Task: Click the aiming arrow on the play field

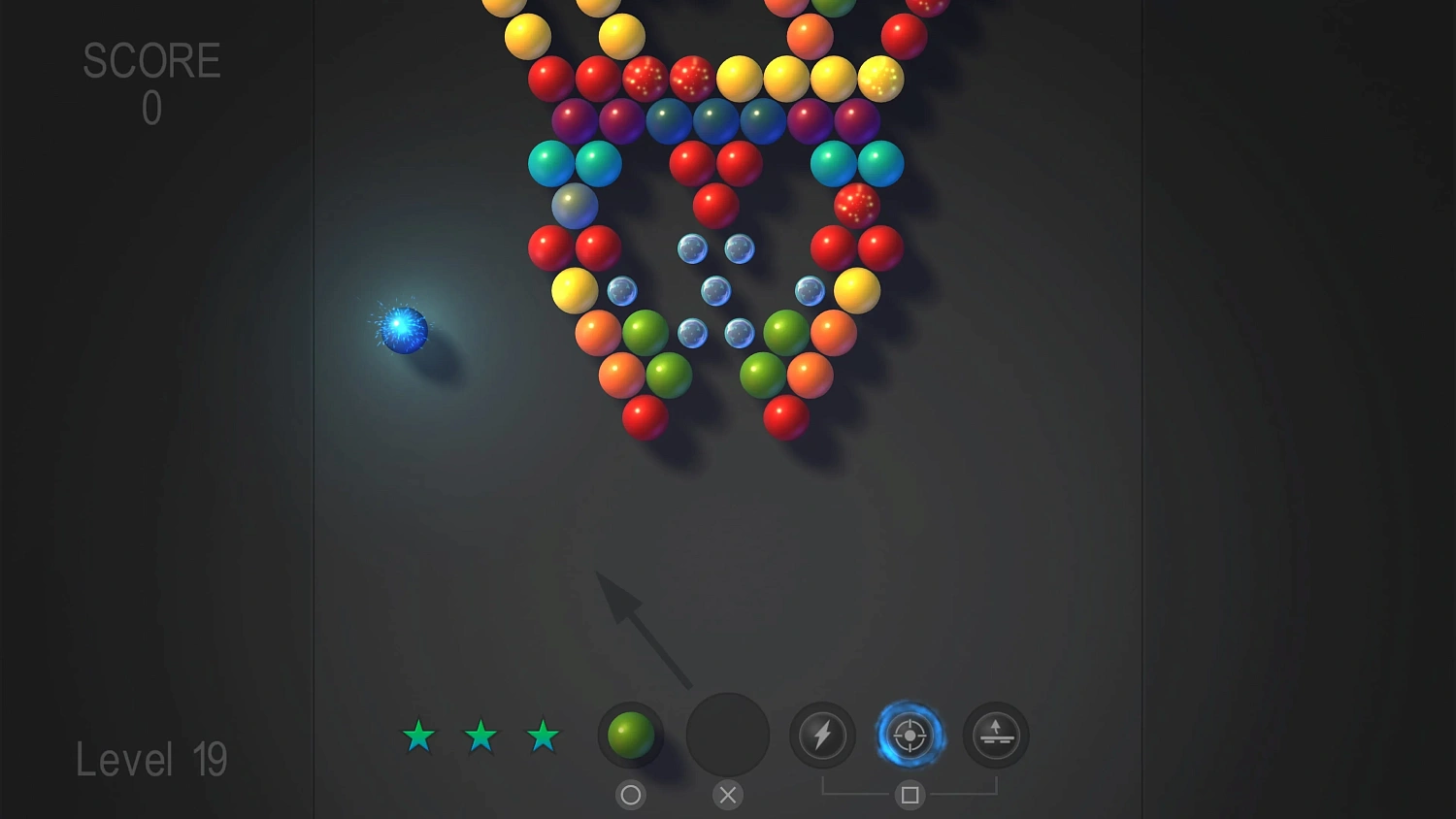Action: tap(645, 631)
